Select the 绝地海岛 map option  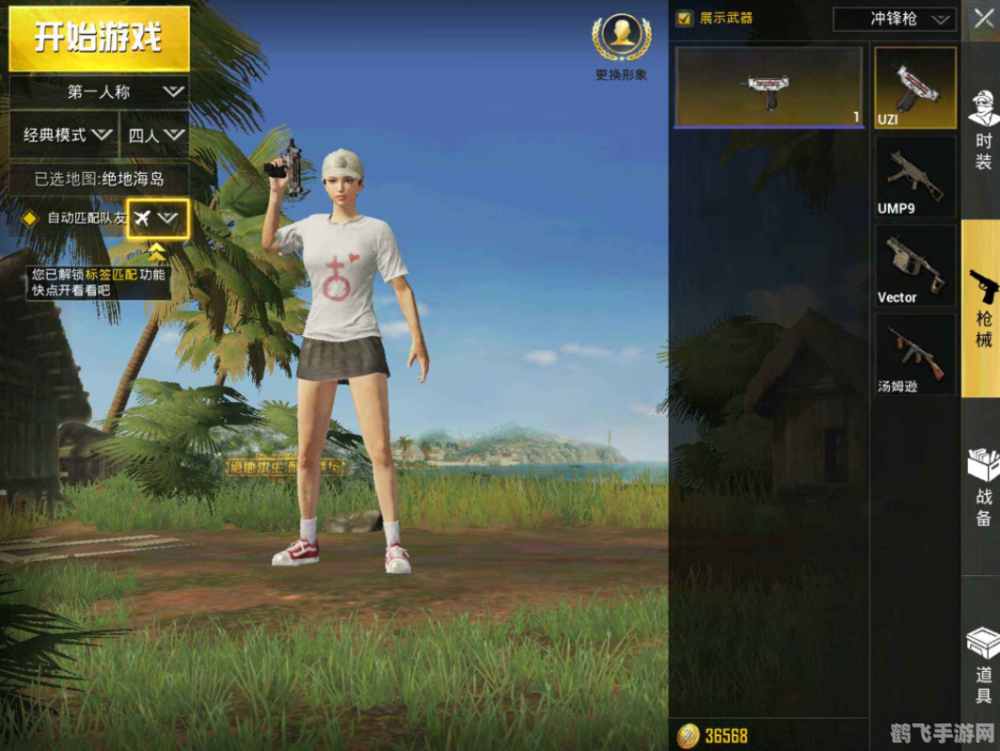click(99, 179)
